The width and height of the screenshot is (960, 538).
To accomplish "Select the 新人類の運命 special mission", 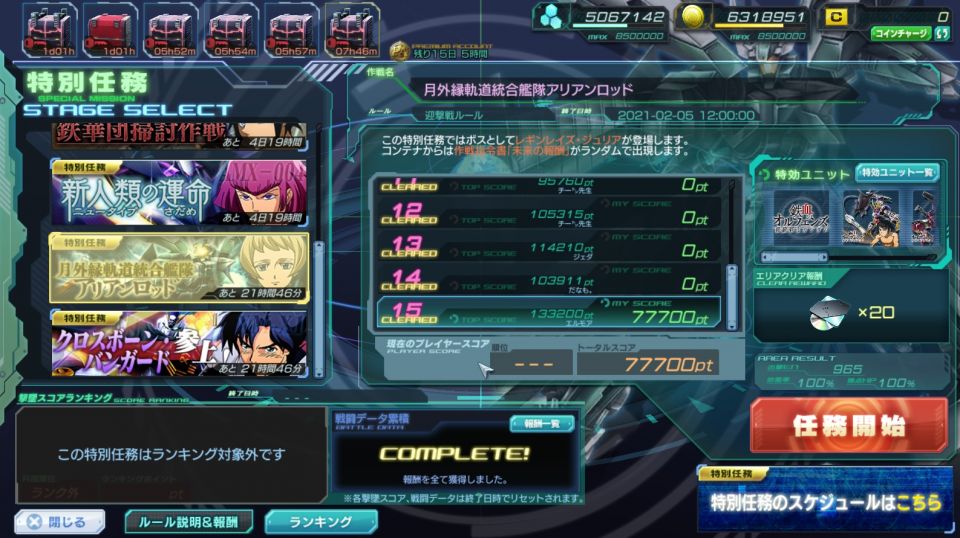I will point(179,192).
